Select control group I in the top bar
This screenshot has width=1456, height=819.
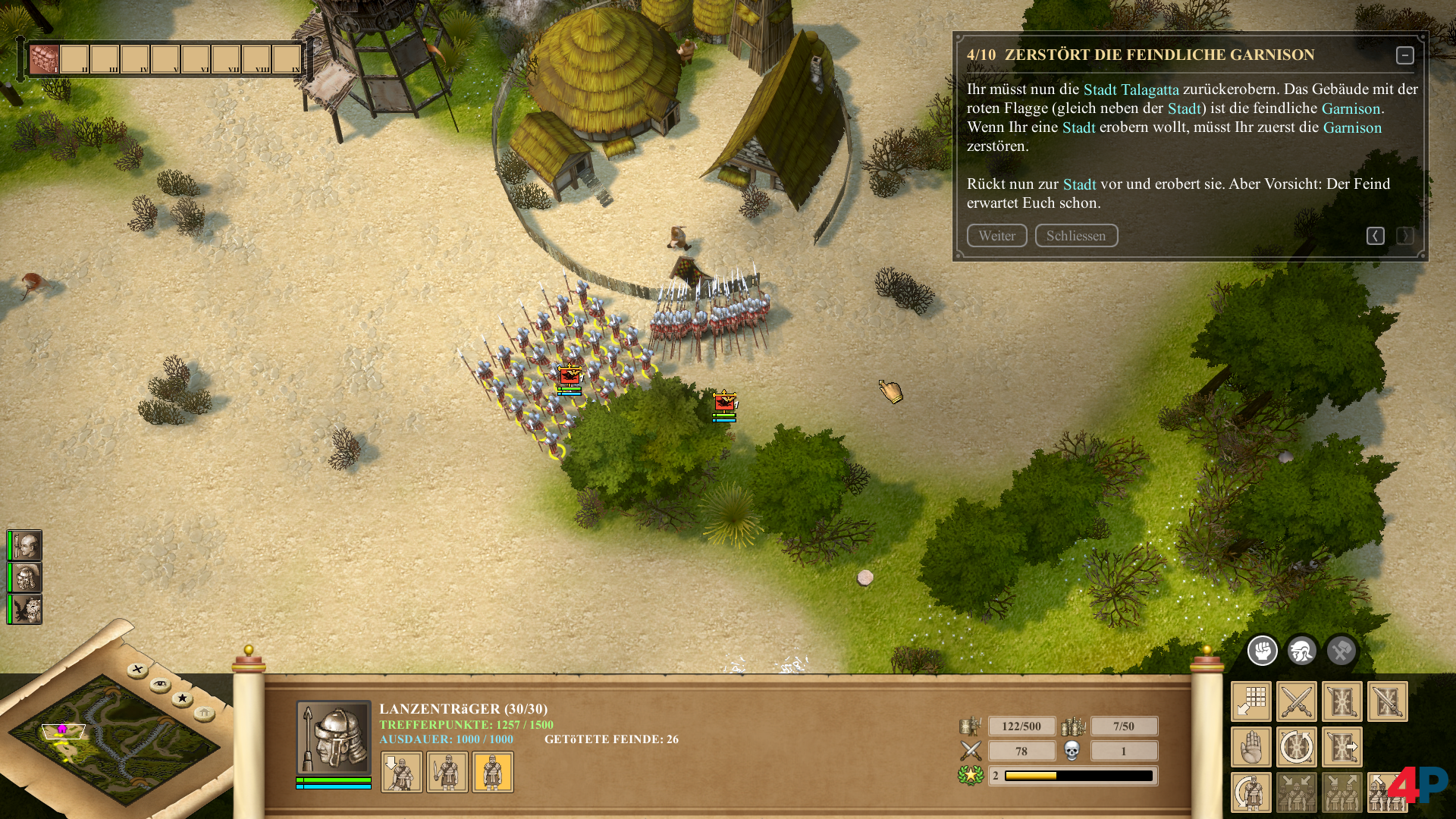[x=44, y=59]
